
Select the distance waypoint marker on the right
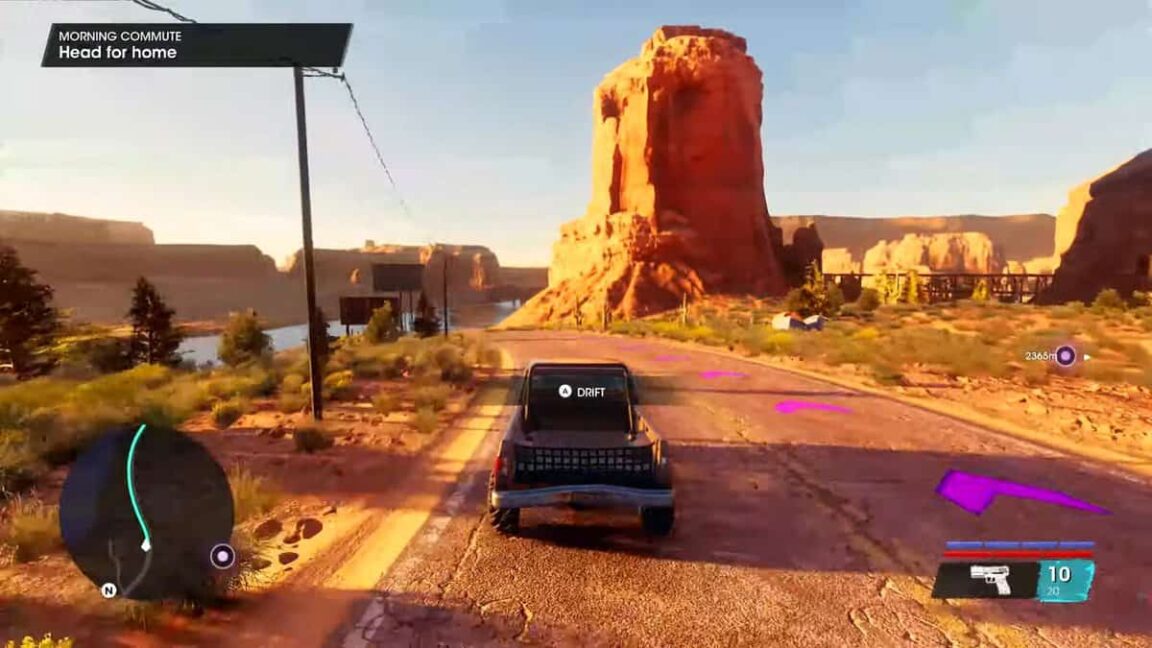point(1066,355)
